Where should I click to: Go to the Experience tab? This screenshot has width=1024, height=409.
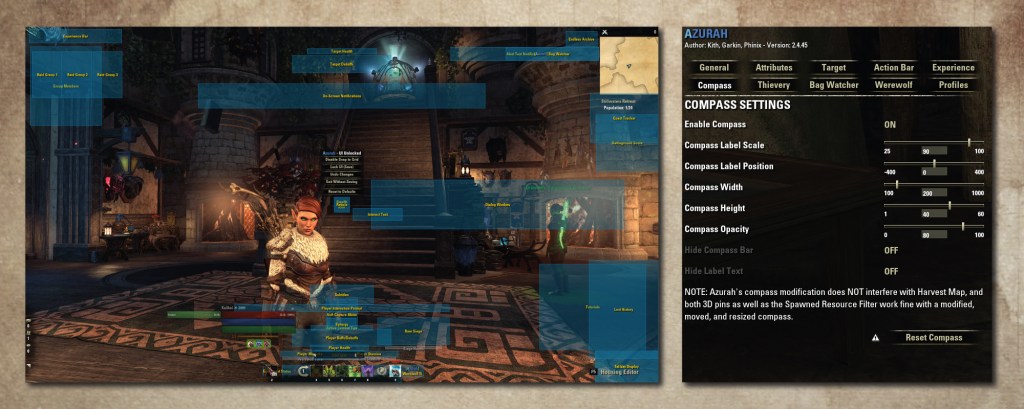pos(953,67)
